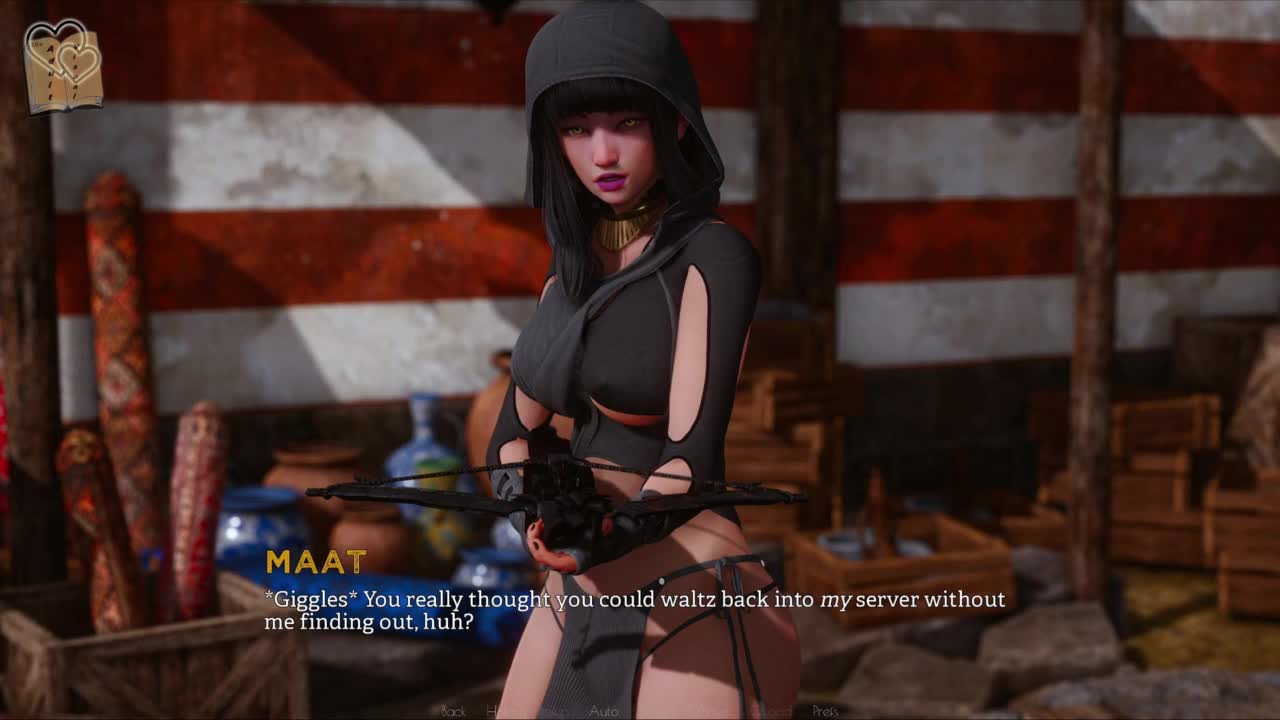This screenshot has height=720, width=1280.
Task: Open the Prefs menu
Action: tap(825, 711)
